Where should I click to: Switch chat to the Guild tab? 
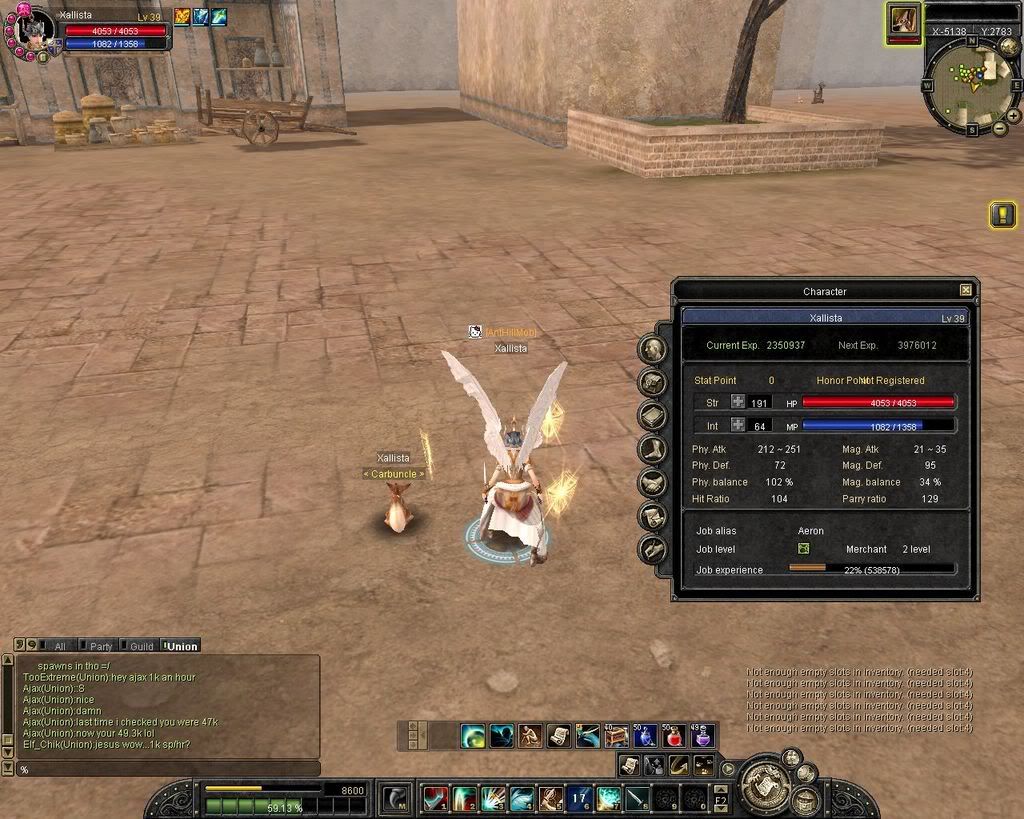[139, 646]
